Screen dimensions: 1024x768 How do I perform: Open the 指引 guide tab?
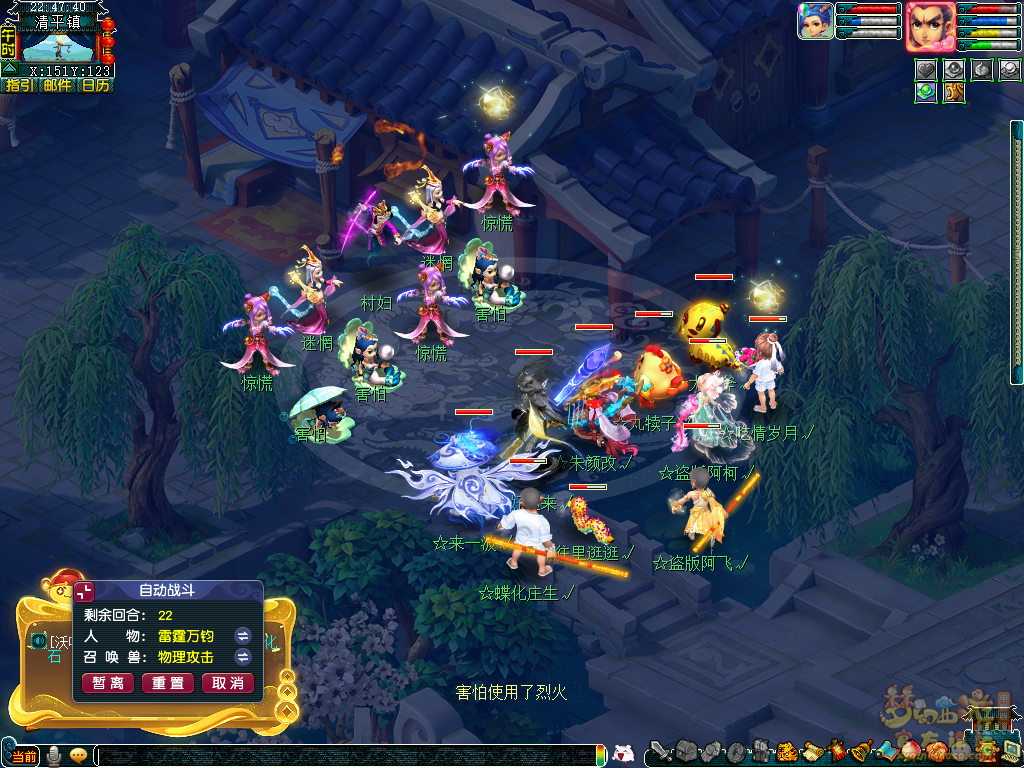click(x=19, y=86)
